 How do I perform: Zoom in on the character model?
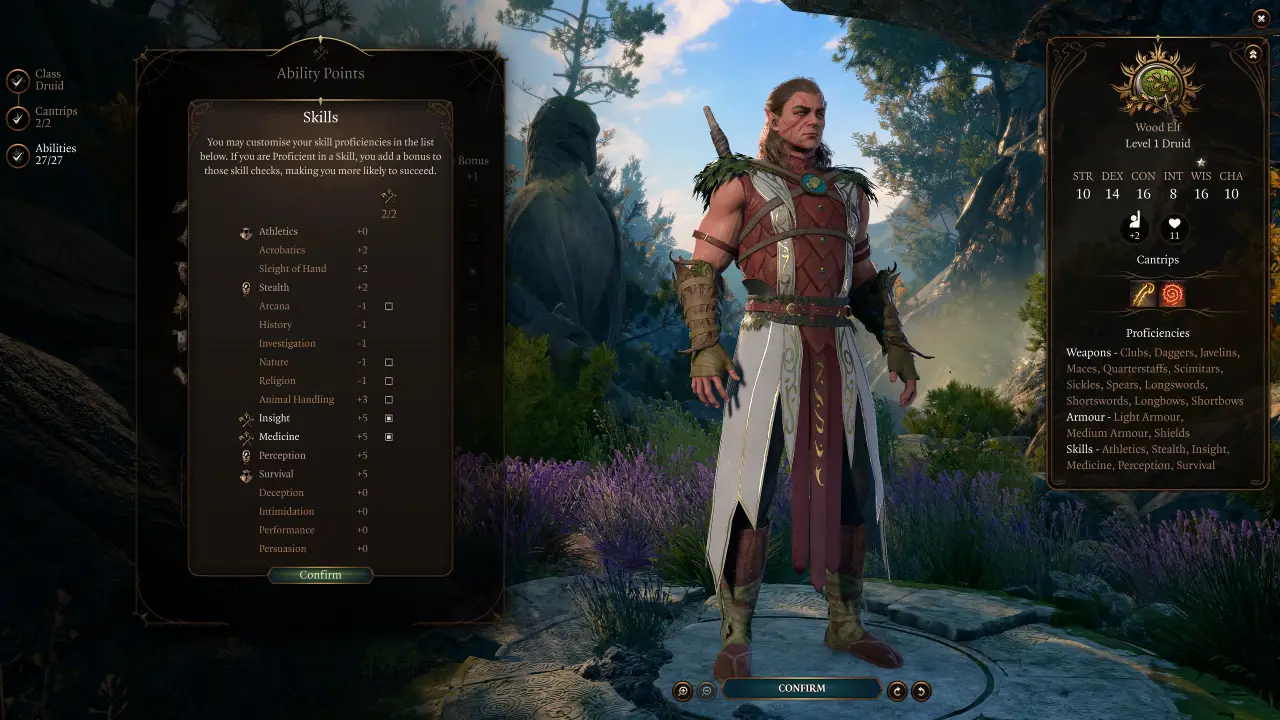683,688
